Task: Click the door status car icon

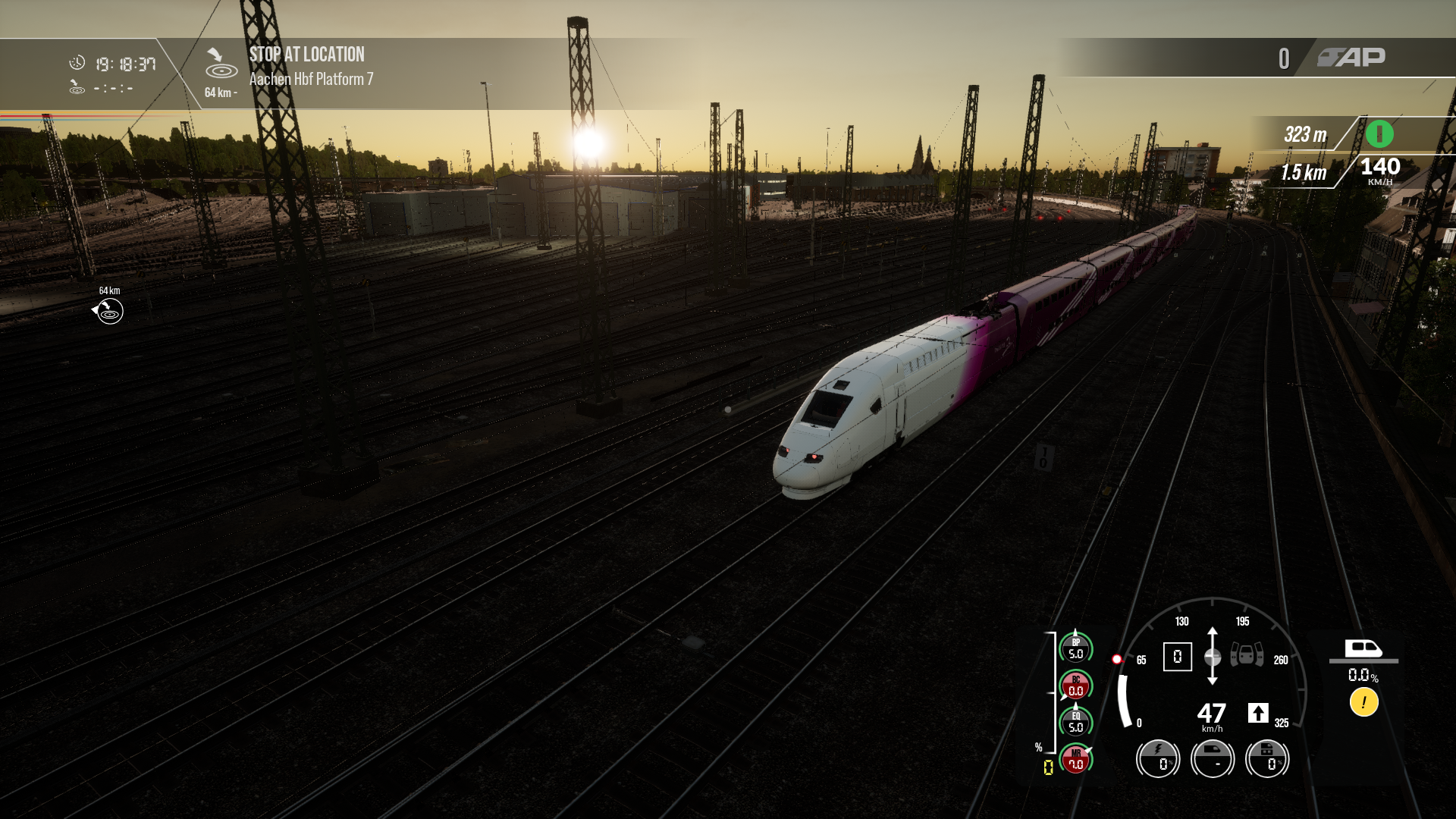Action: (1247, 654)
